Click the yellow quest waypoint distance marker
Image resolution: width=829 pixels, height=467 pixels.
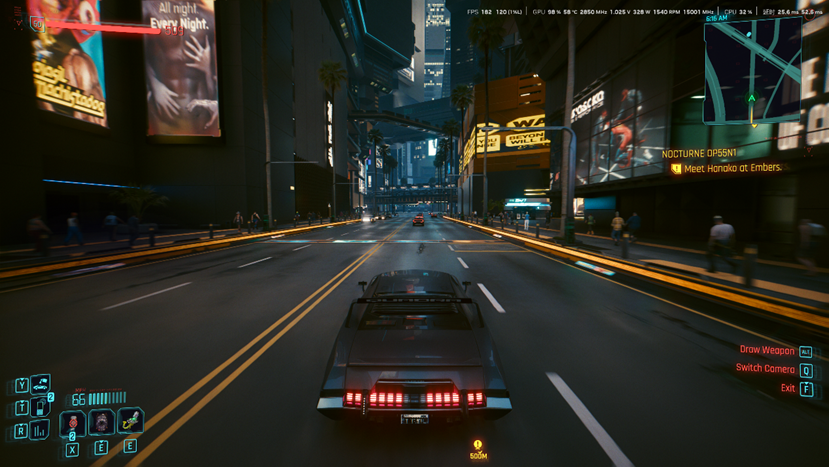[478, 447]
